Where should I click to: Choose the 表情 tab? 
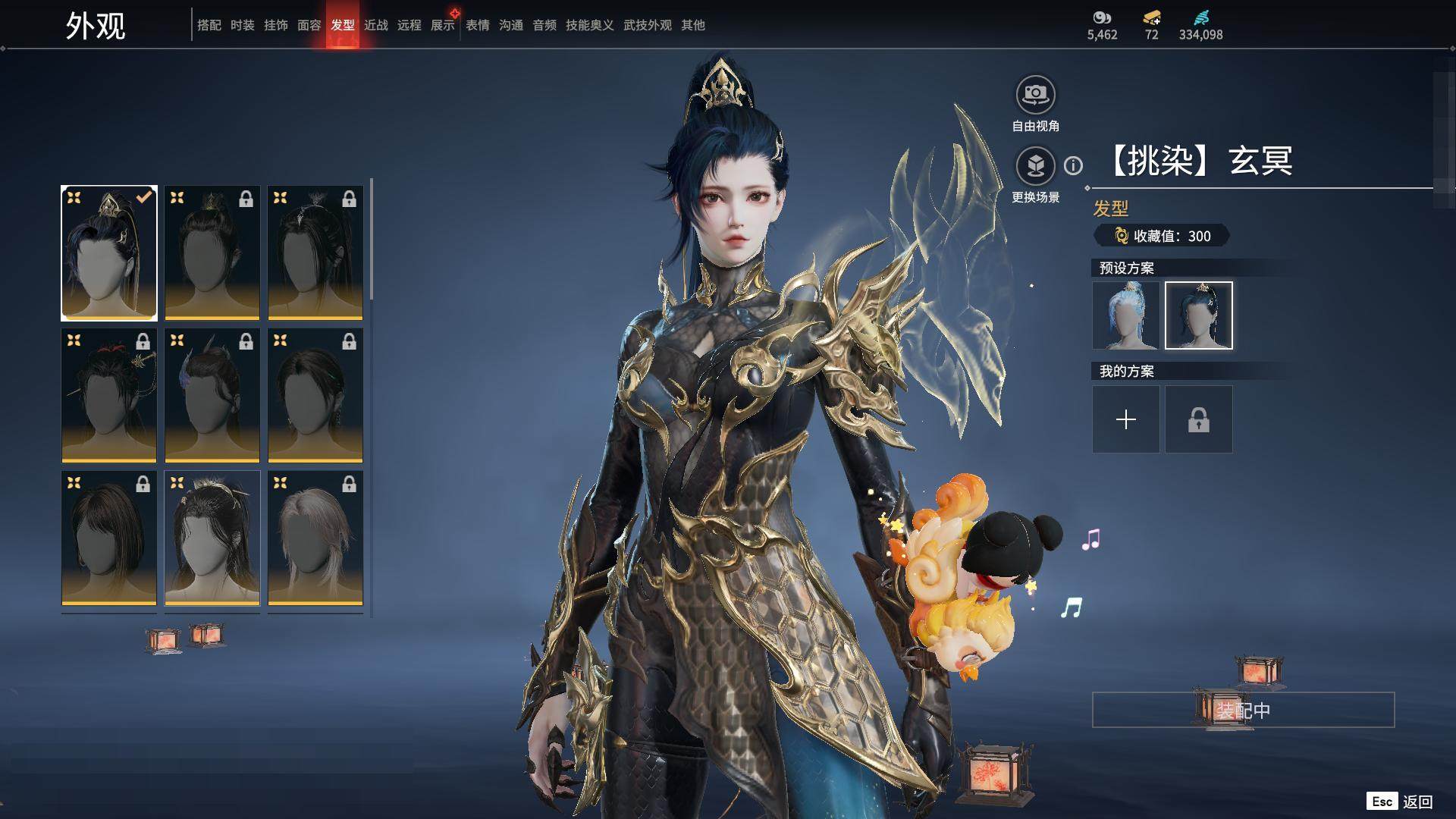[x=478, y=25]
